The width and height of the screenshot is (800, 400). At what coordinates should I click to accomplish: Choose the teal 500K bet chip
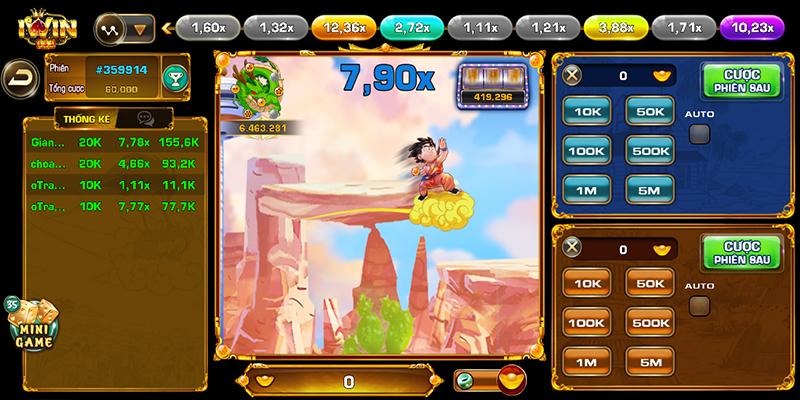pyautogui.click(x=650, y=150)
